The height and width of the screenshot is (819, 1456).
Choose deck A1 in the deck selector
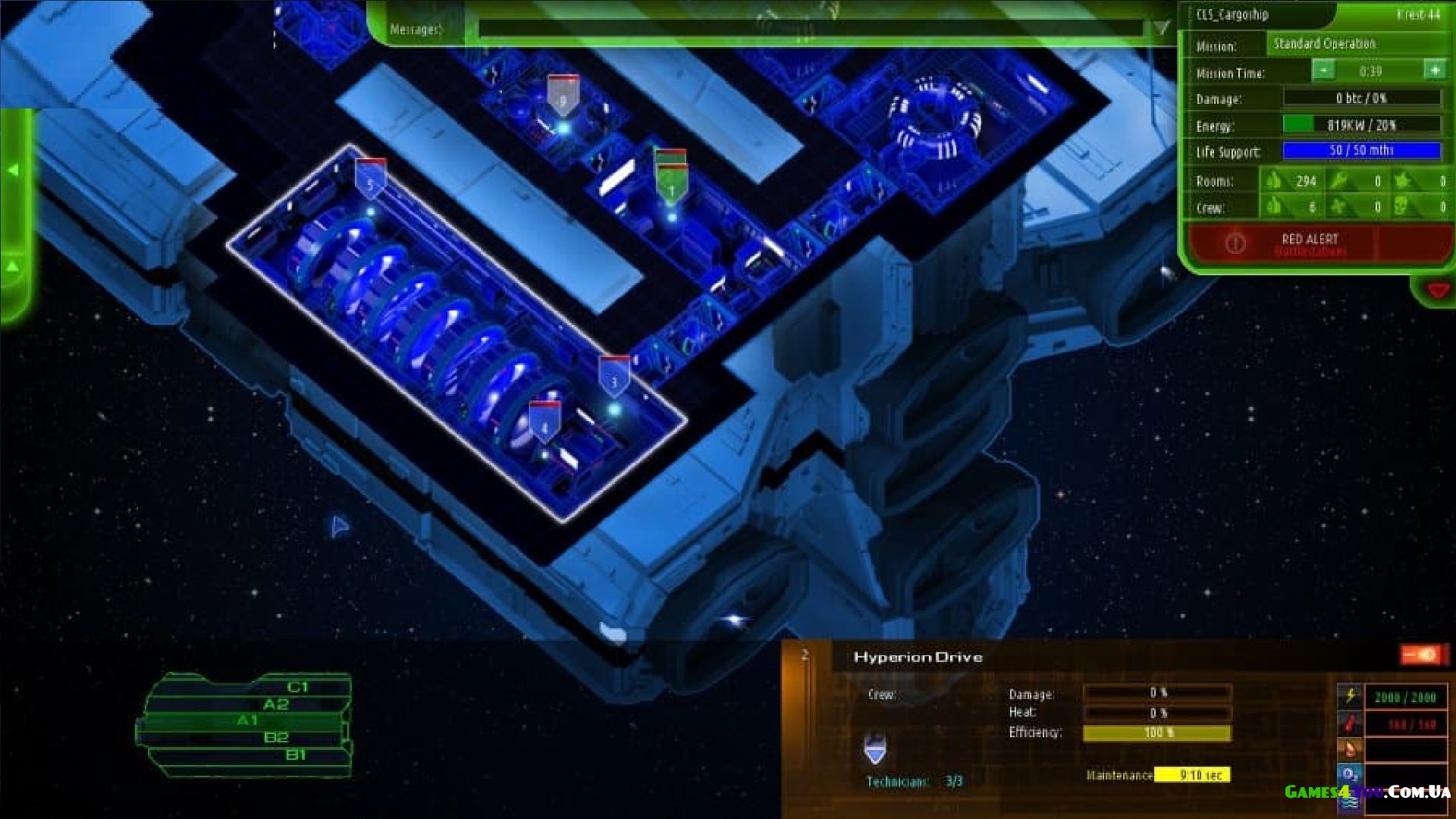point(248,720)
